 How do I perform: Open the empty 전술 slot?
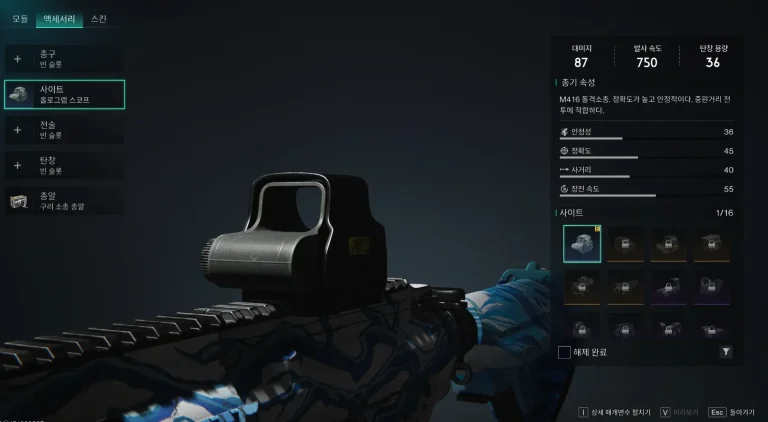[x=64, y=129]
